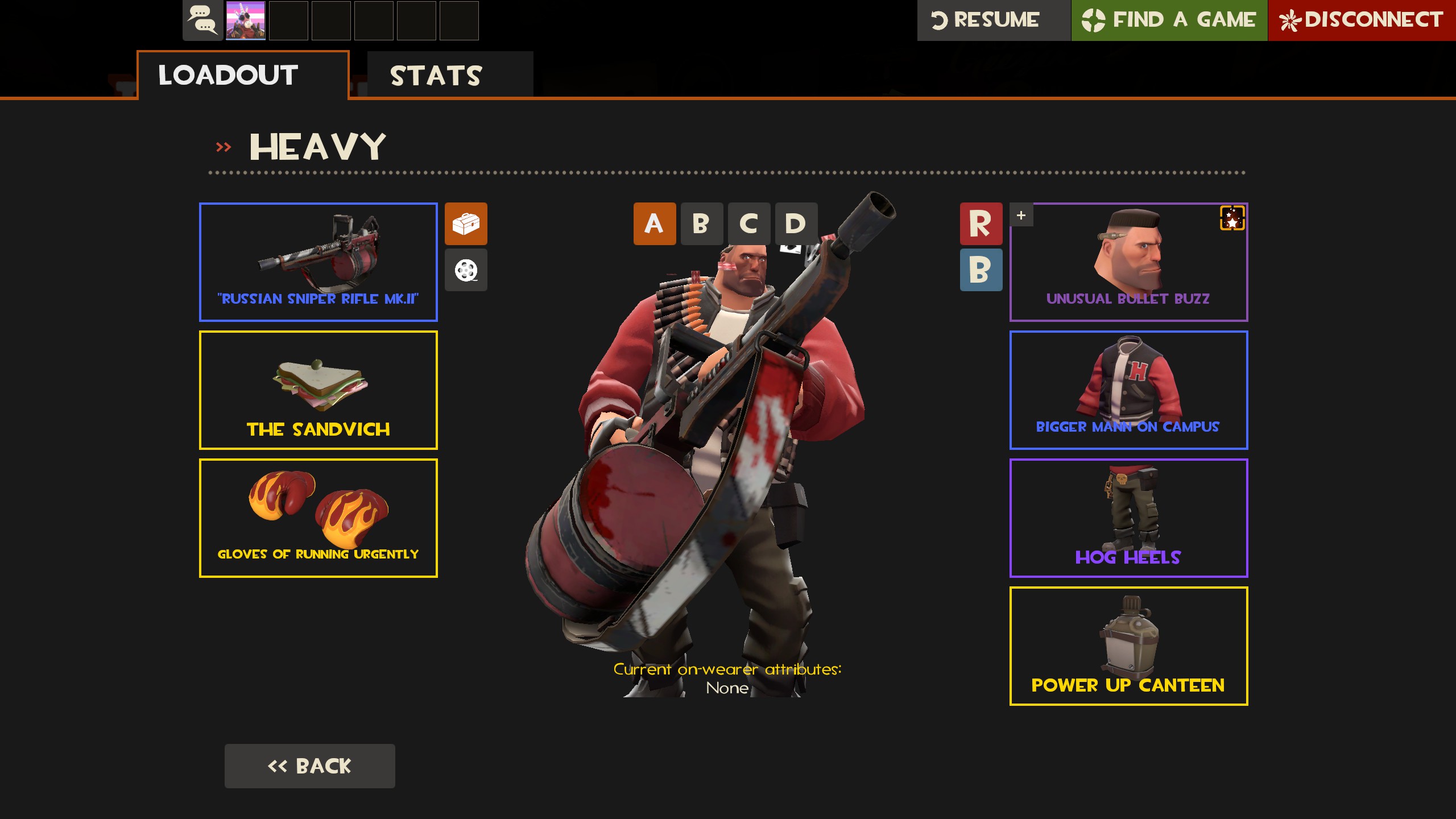Switch to loadout preset D
The height and width of the screenshot is (819, 1456).
pos(796,224)
